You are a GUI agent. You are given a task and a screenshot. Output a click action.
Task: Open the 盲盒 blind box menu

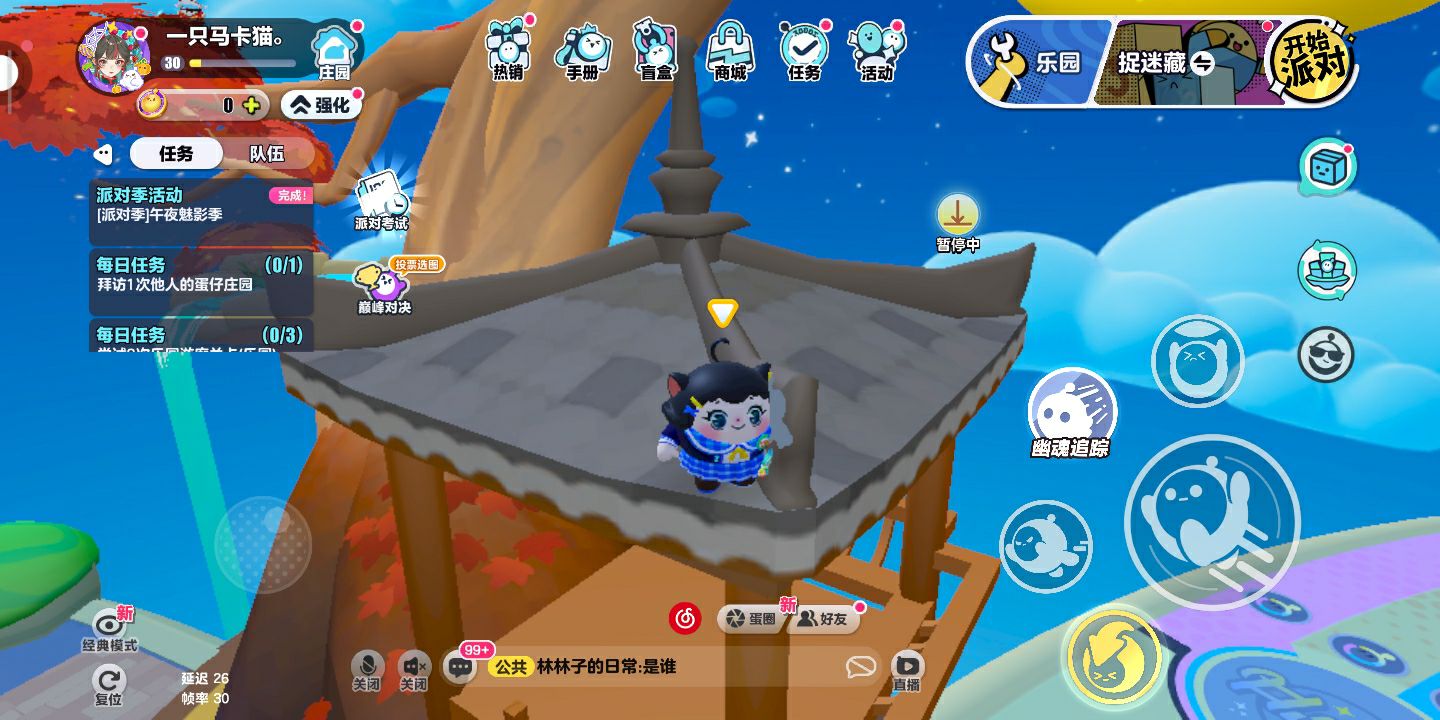[x=656, y=50]
